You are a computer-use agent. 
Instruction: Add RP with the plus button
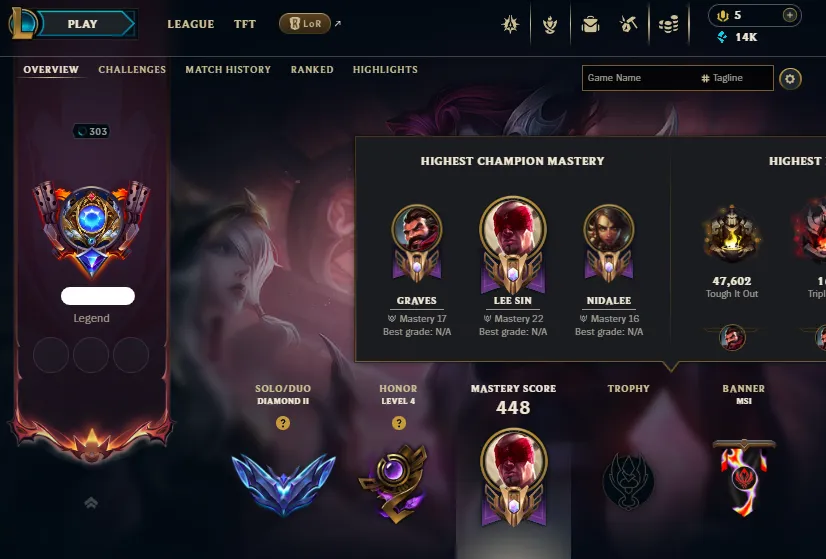(x=790, y=15)
